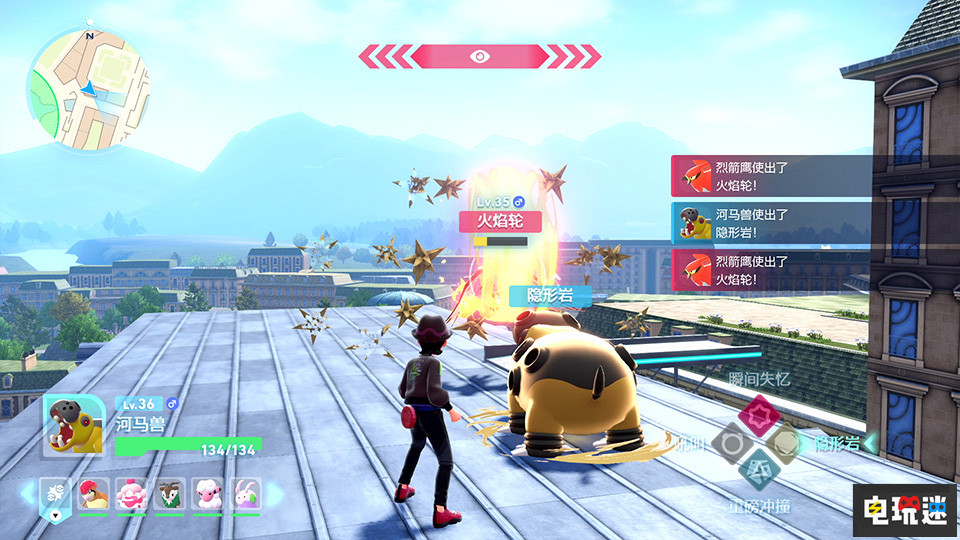Cycle party left with the arrow
The width and height of the screenshot is (960, 540).
pyautogui.click(x=27, y=493)
